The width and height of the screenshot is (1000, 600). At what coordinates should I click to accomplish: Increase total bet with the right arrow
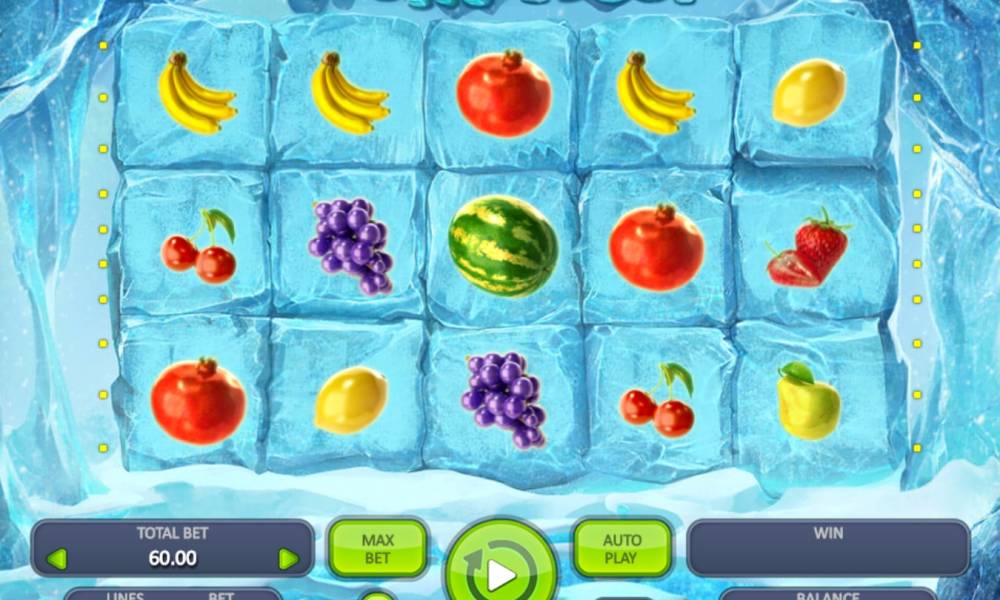pyautogui.click(x=289, y=559)
